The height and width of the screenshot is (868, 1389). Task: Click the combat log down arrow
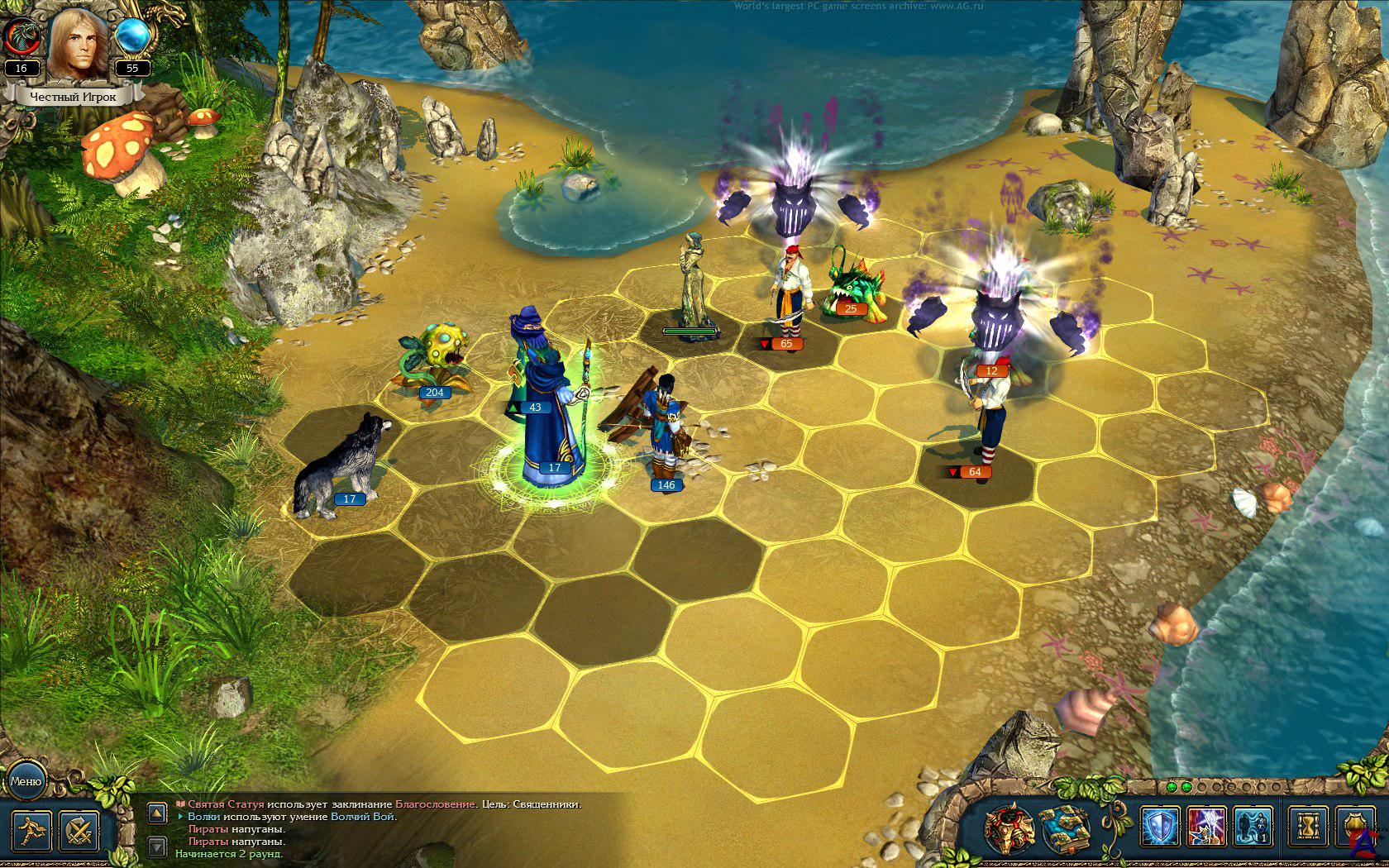click(157, 846)
